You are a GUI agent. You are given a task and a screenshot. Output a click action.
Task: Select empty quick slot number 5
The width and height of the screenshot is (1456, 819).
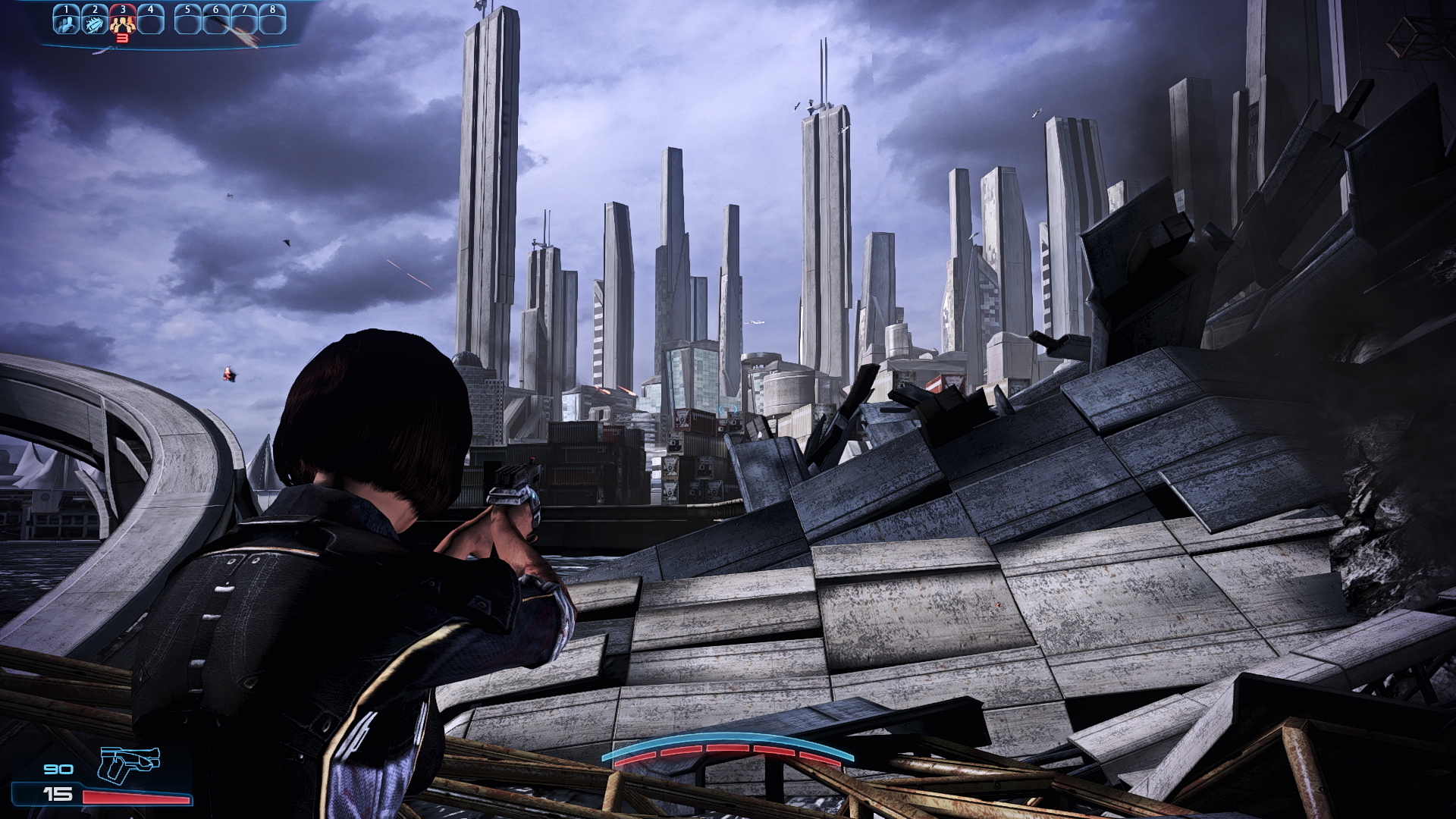(187, 20)
